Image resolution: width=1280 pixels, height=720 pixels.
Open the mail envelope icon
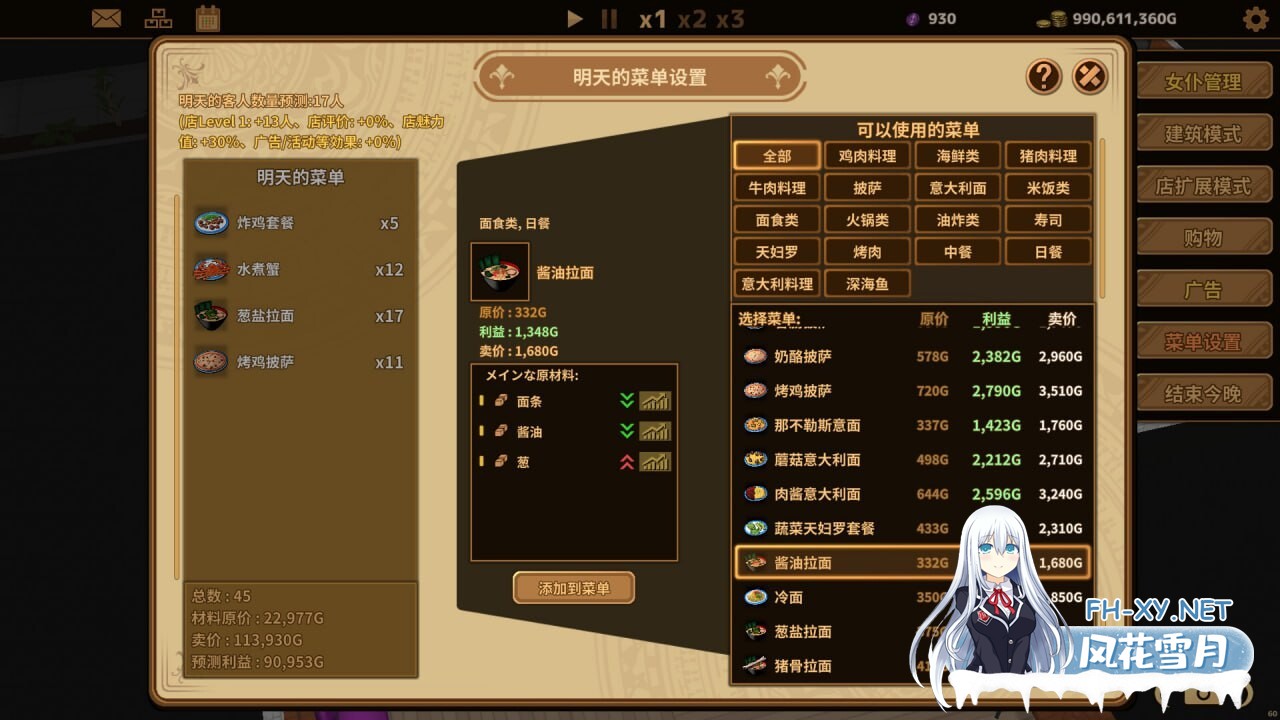point(107,17)
